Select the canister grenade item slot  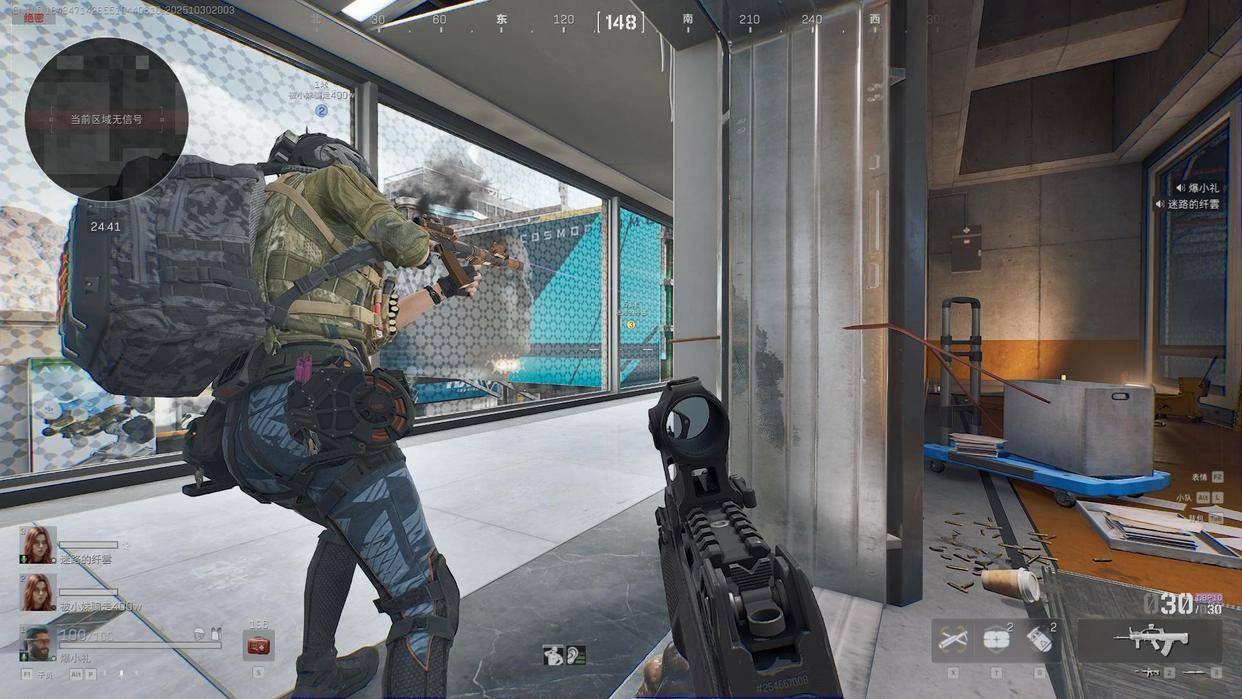pyautogui.click(x=1040, y=641)
